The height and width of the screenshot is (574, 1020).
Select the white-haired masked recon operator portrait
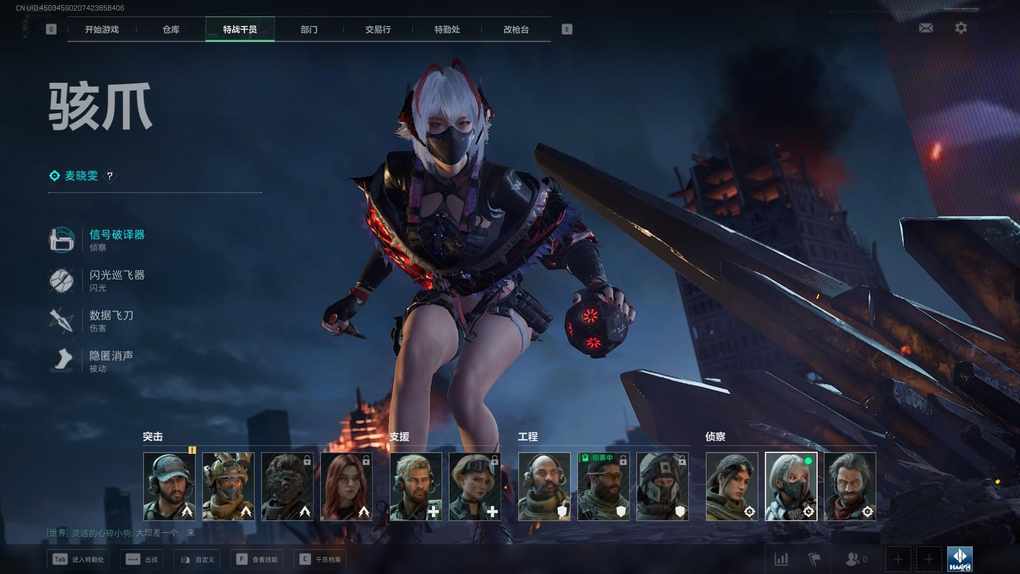791,486
